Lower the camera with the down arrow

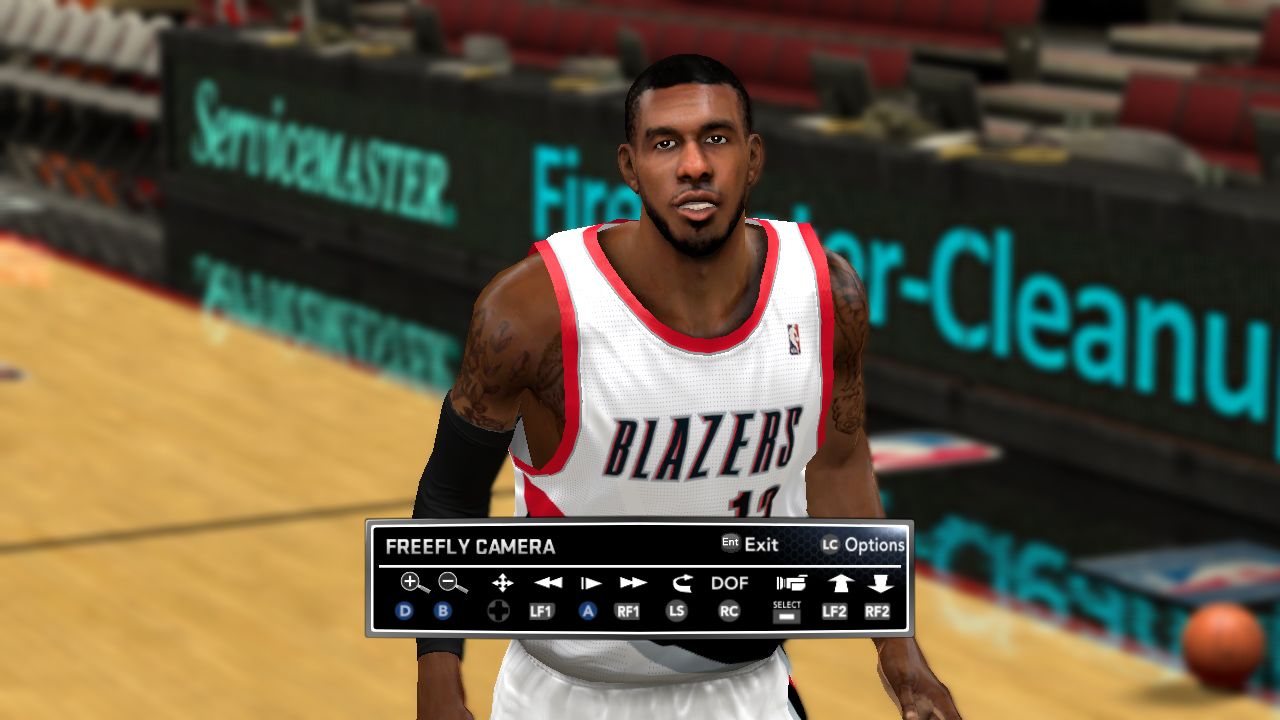[x=880, y=583]
